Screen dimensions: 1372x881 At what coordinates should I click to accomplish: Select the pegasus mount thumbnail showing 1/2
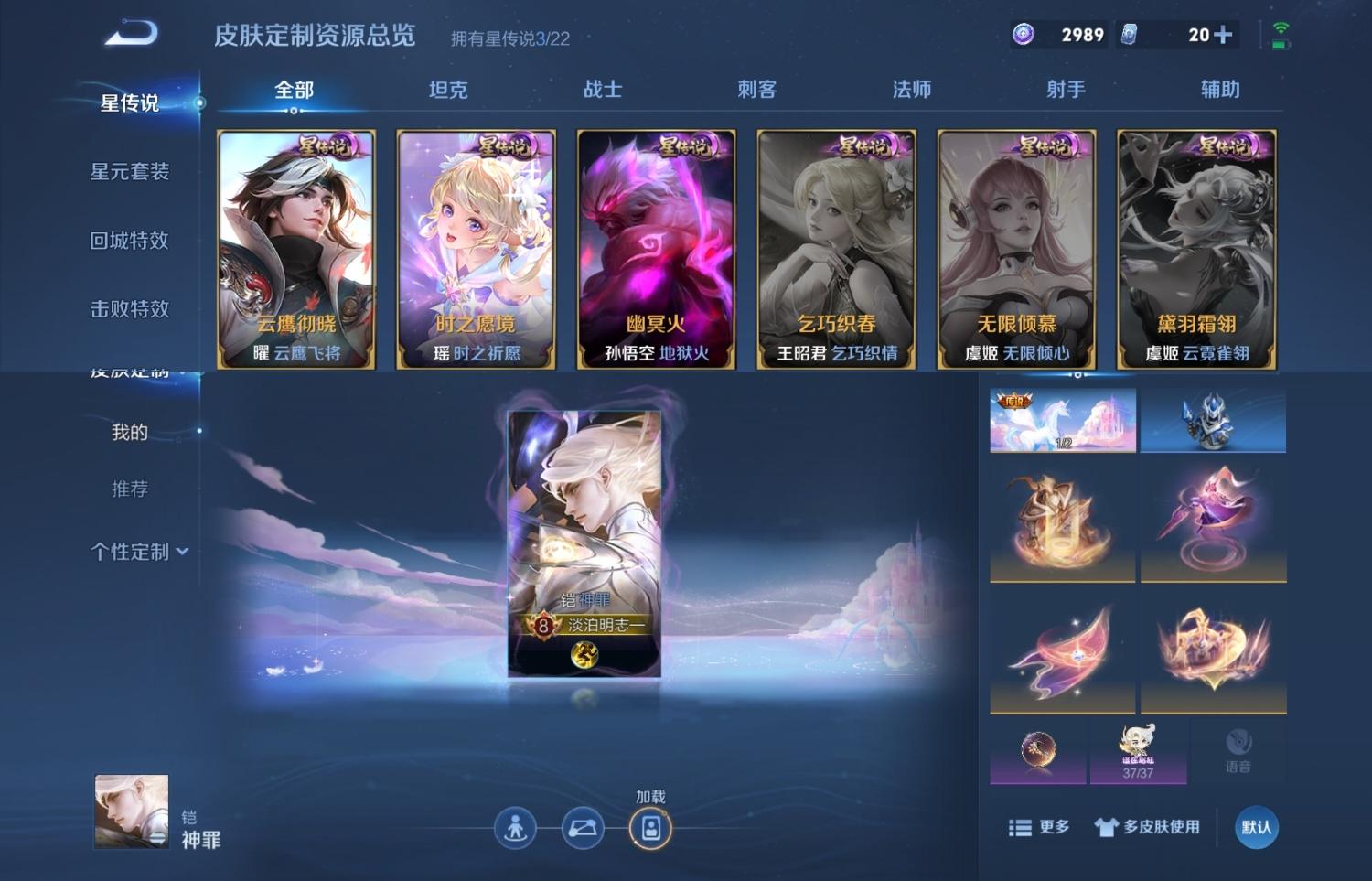1061,420
